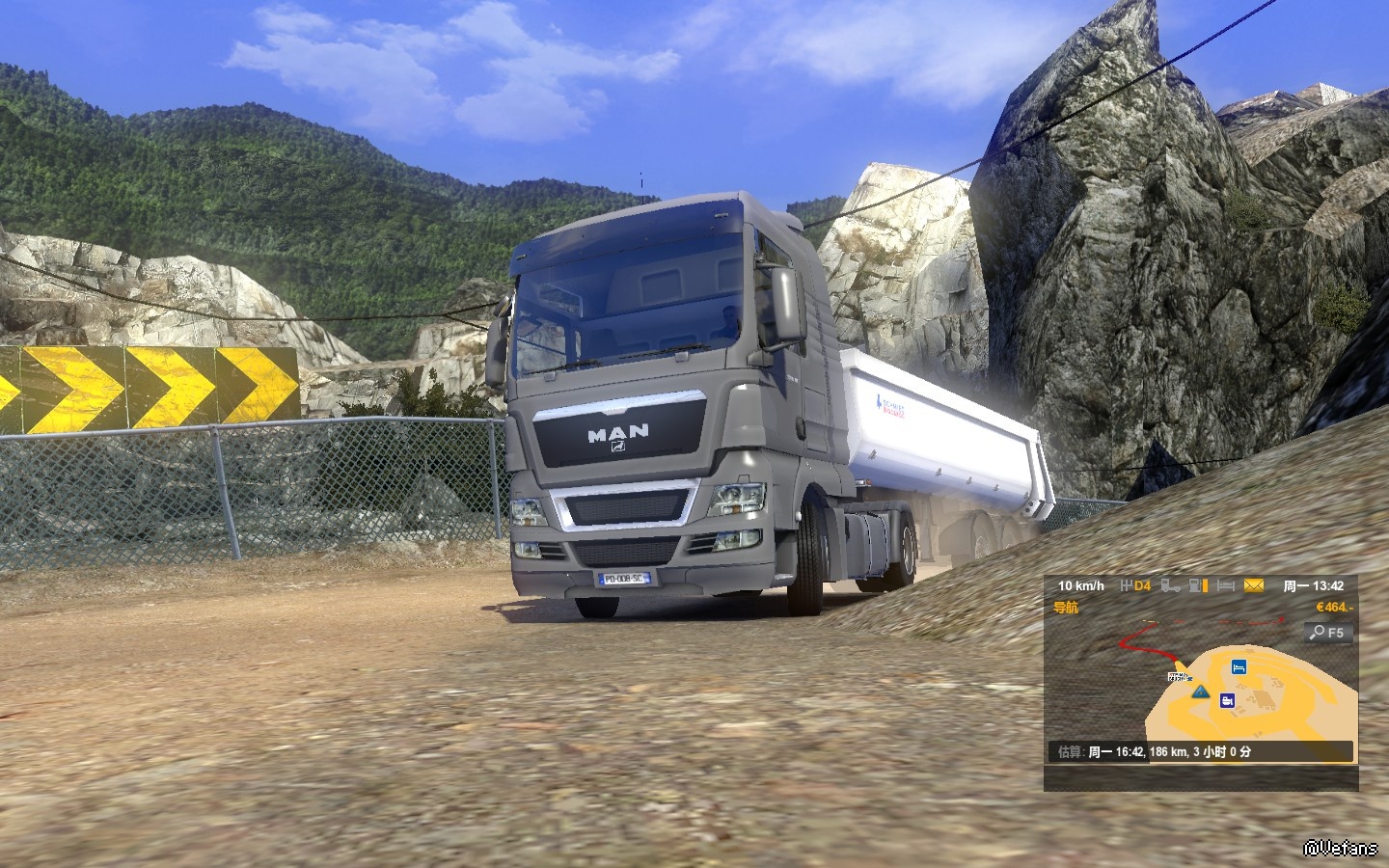
Task: Open the 导航 navigation panel label
Action: (1066, 609)
